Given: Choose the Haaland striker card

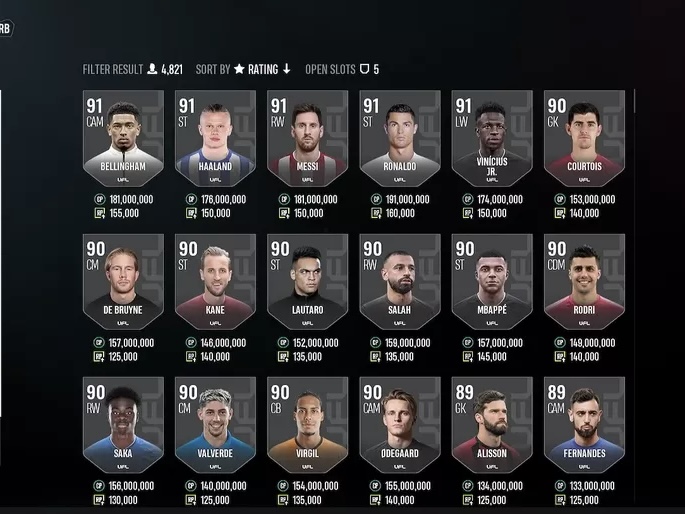Looking at the screenshot, I should pyautogui.click(x=215, y=138).
